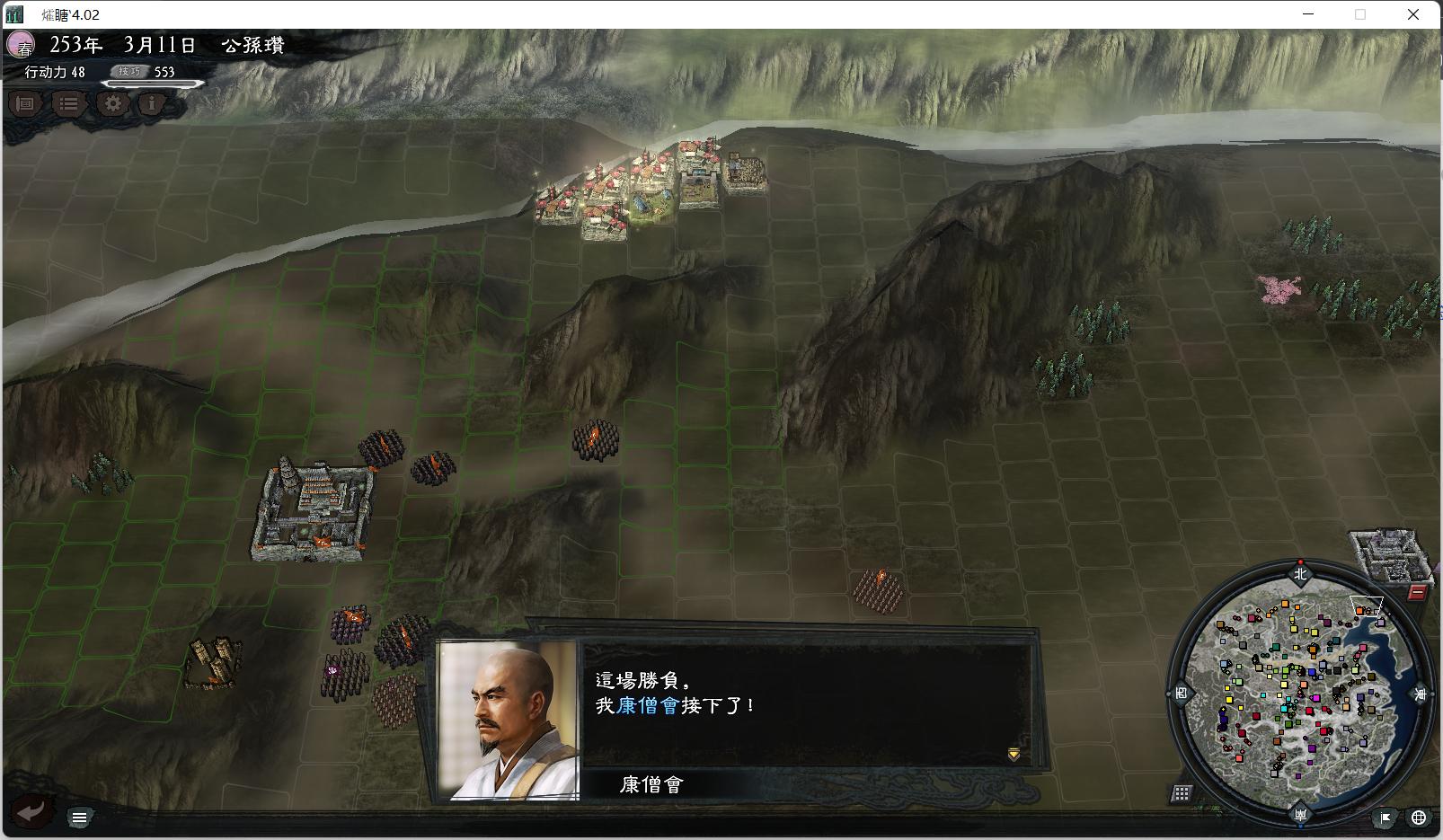The height and width of the screenshot is (840, 1443).
Task: Click the 東 direction marker on the minimap
Action: point(1420,692)
